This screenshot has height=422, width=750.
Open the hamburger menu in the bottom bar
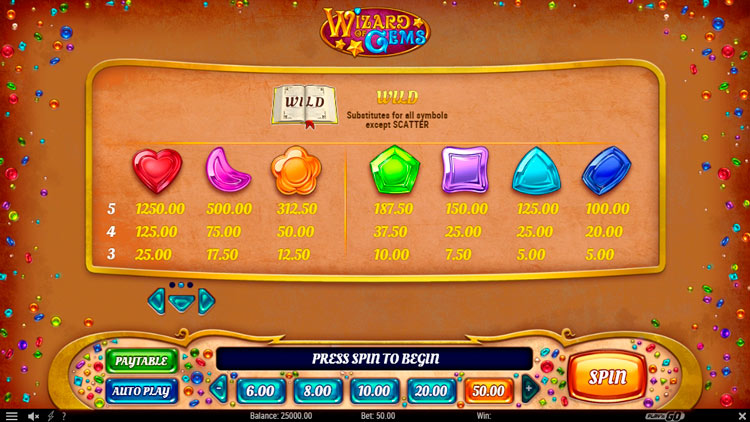tap(12, 415)
